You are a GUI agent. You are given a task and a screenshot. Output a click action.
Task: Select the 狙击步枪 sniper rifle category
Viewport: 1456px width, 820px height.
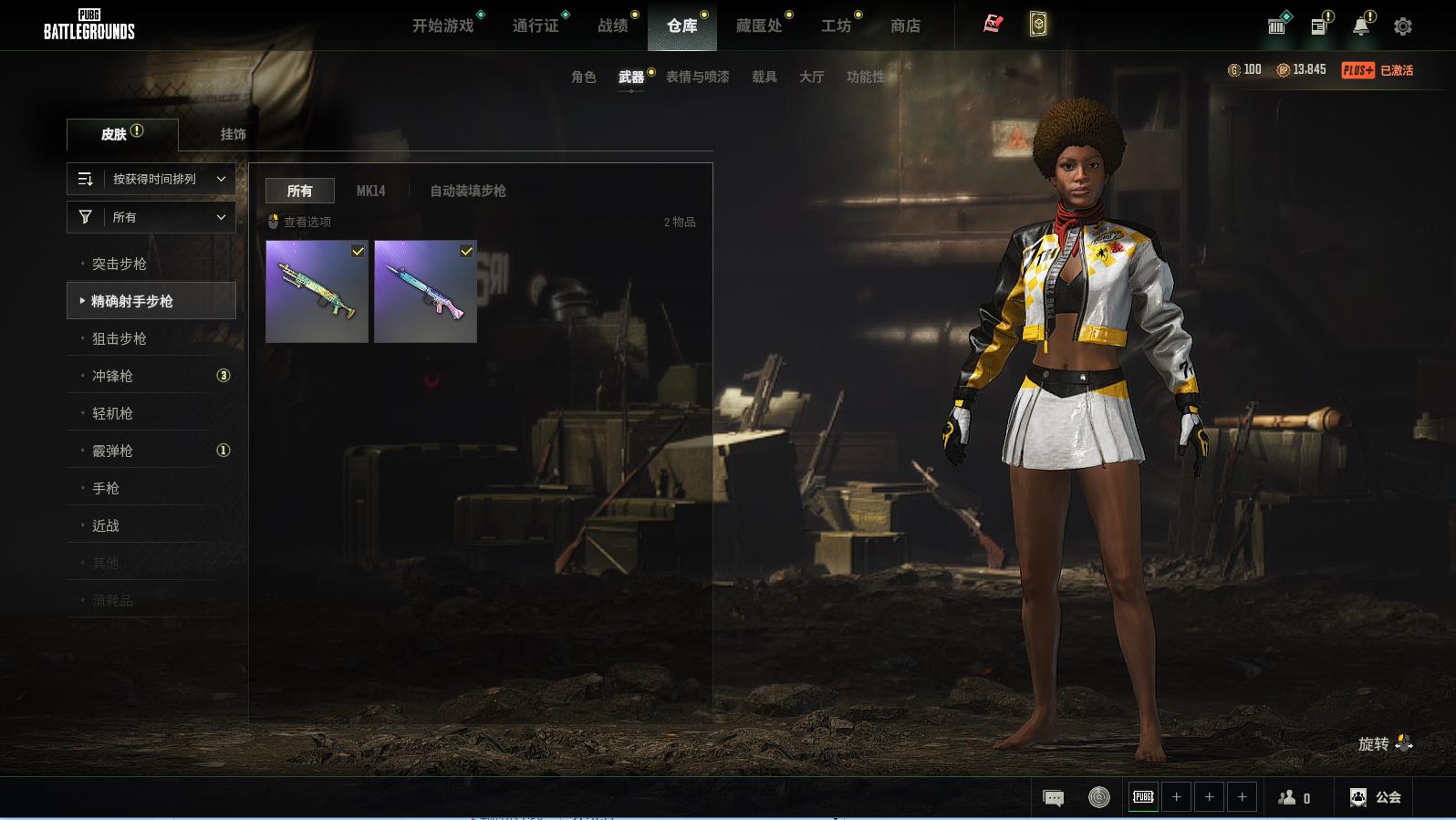coord(120,338)
